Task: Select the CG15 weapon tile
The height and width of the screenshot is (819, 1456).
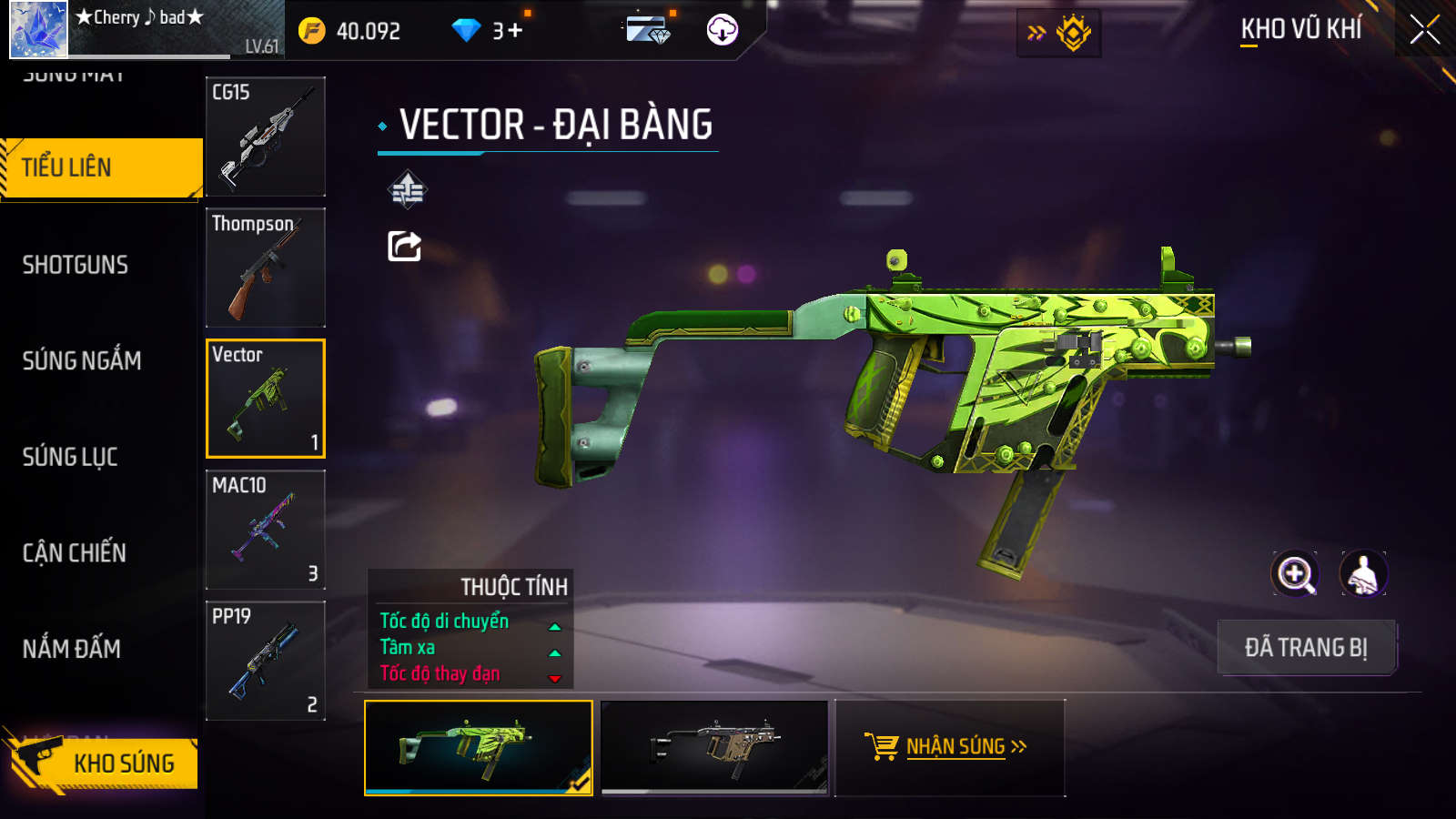Action: pyautogui.click(x=266, y=136)
